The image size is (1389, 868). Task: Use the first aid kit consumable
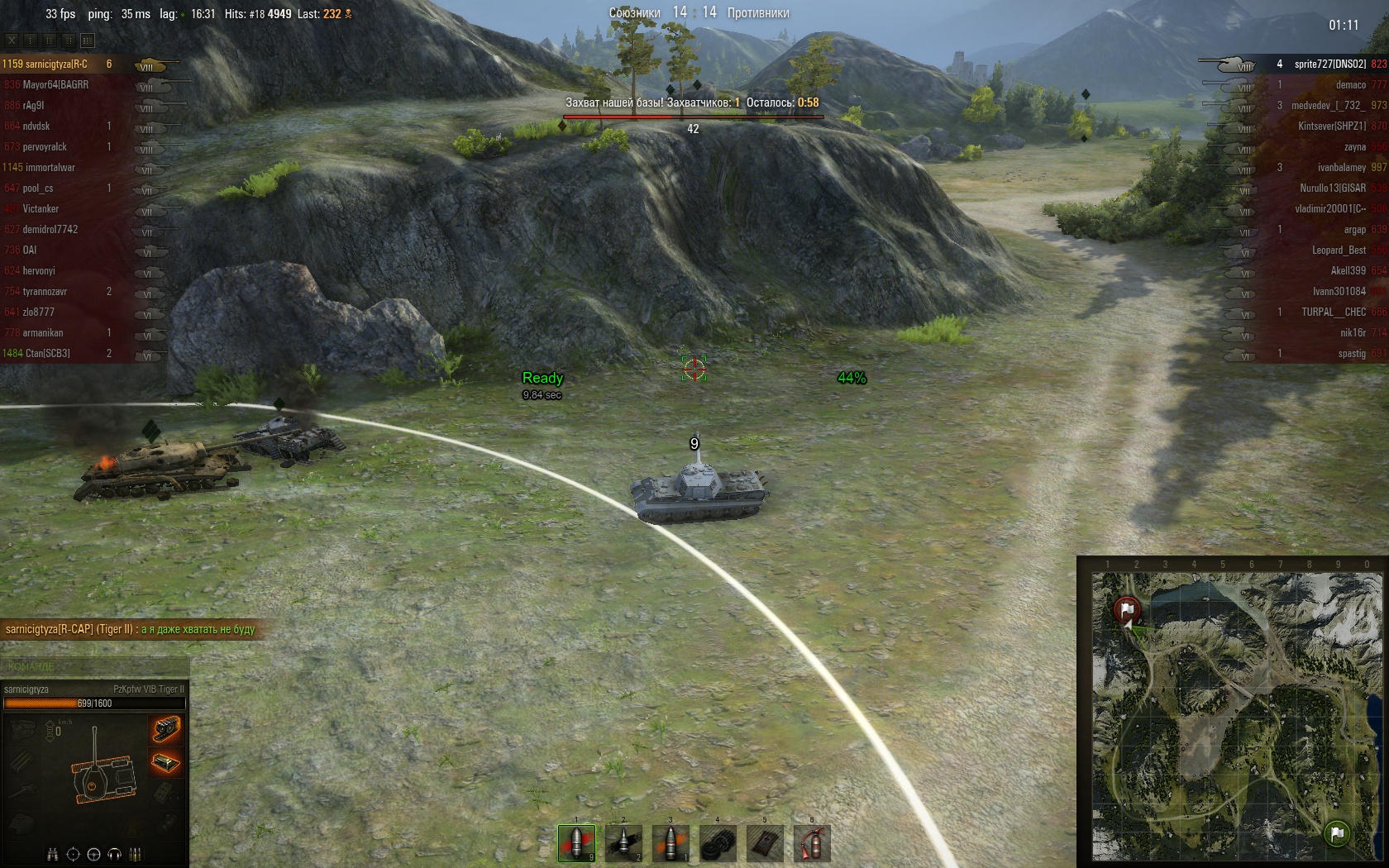[765, 842]
